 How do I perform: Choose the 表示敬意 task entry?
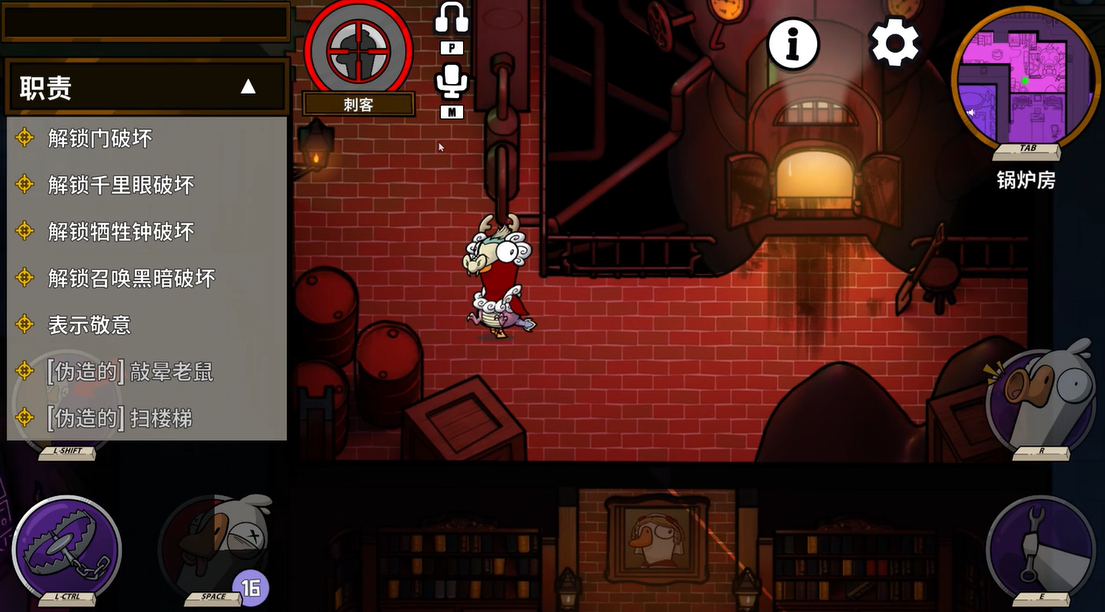(89, 325)
